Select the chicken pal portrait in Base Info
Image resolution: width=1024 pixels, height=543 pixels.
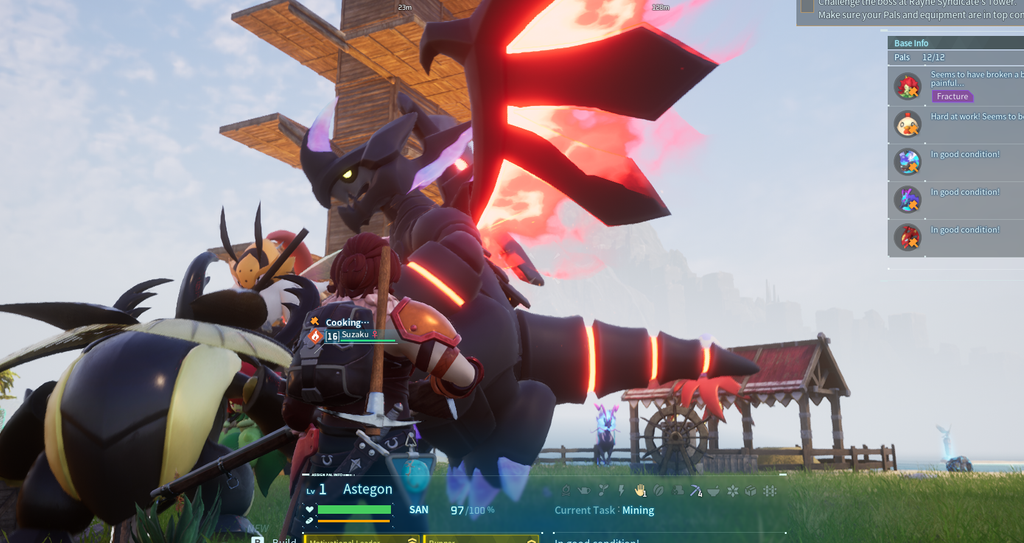tap(908, 124)
